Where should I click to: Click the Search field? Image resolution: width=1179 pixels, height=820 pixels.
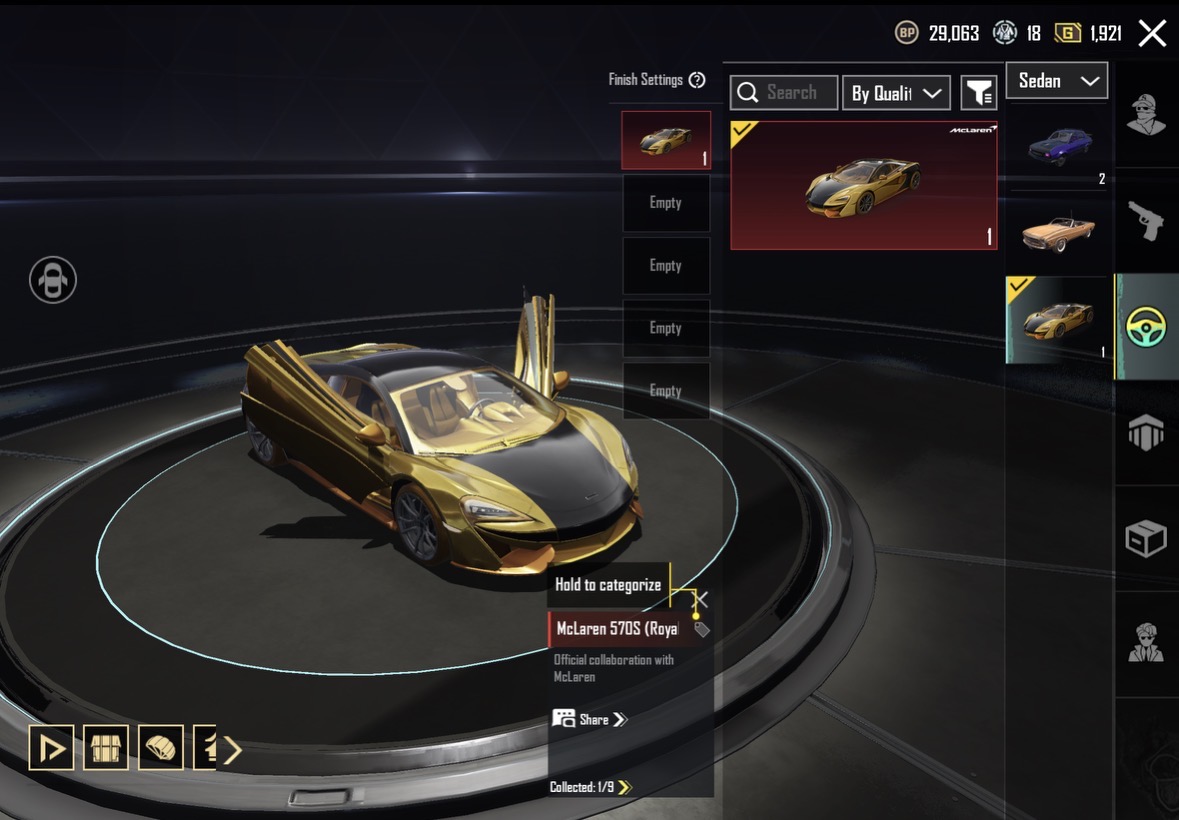(784, 93)
